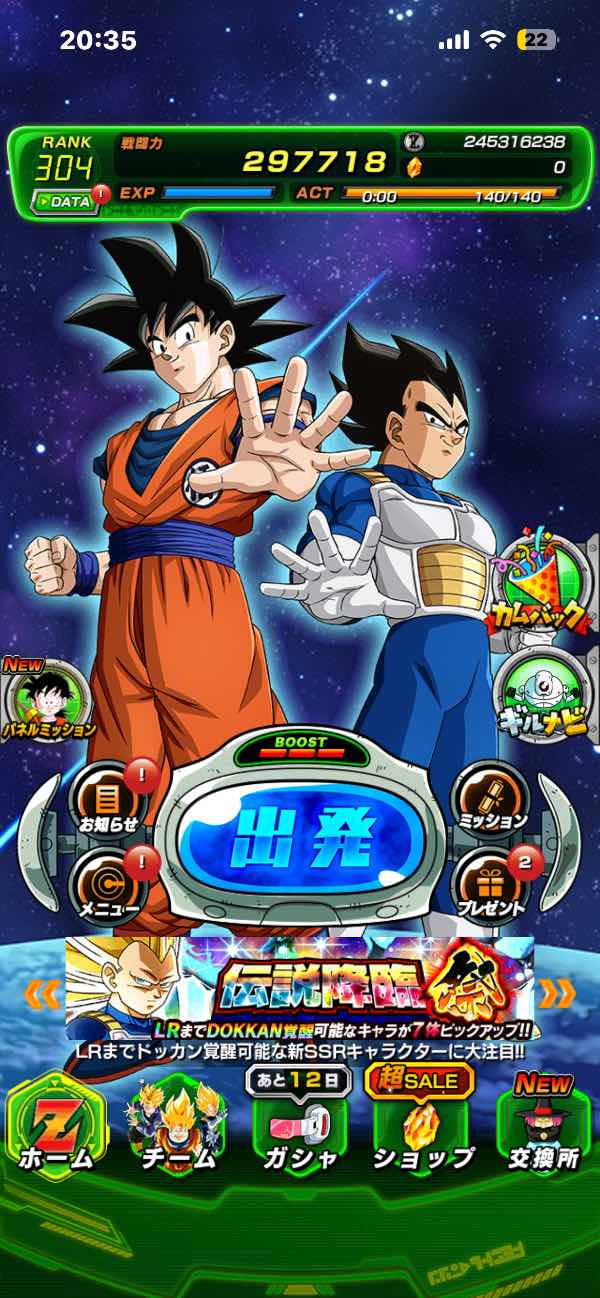The height and width of the screenshot is (1298, 600).
Task: Select the 伝説降臨 summon banner
Action: click(x=300, y=989)
